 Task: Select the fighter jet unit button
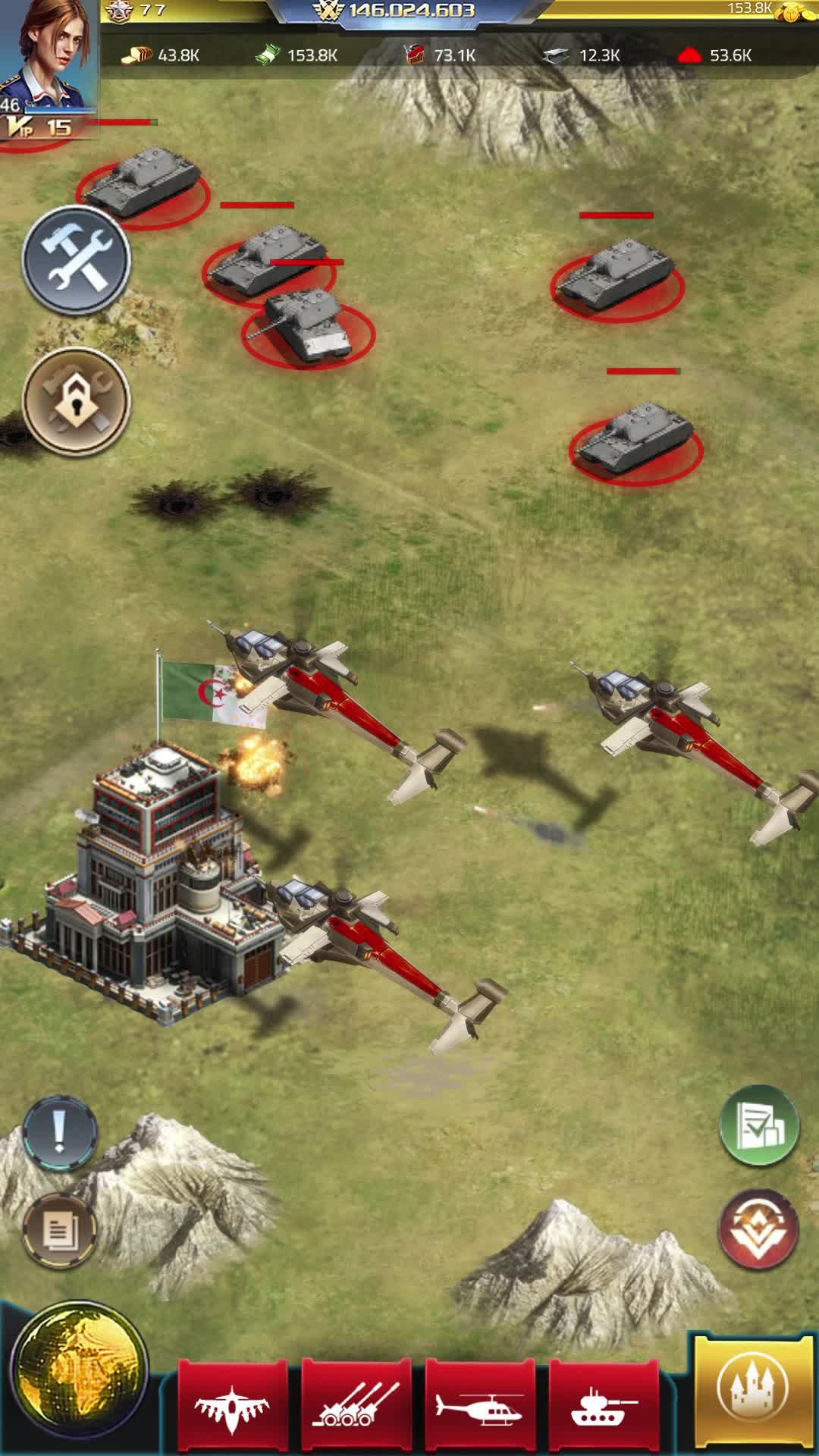click(233, 1408)
